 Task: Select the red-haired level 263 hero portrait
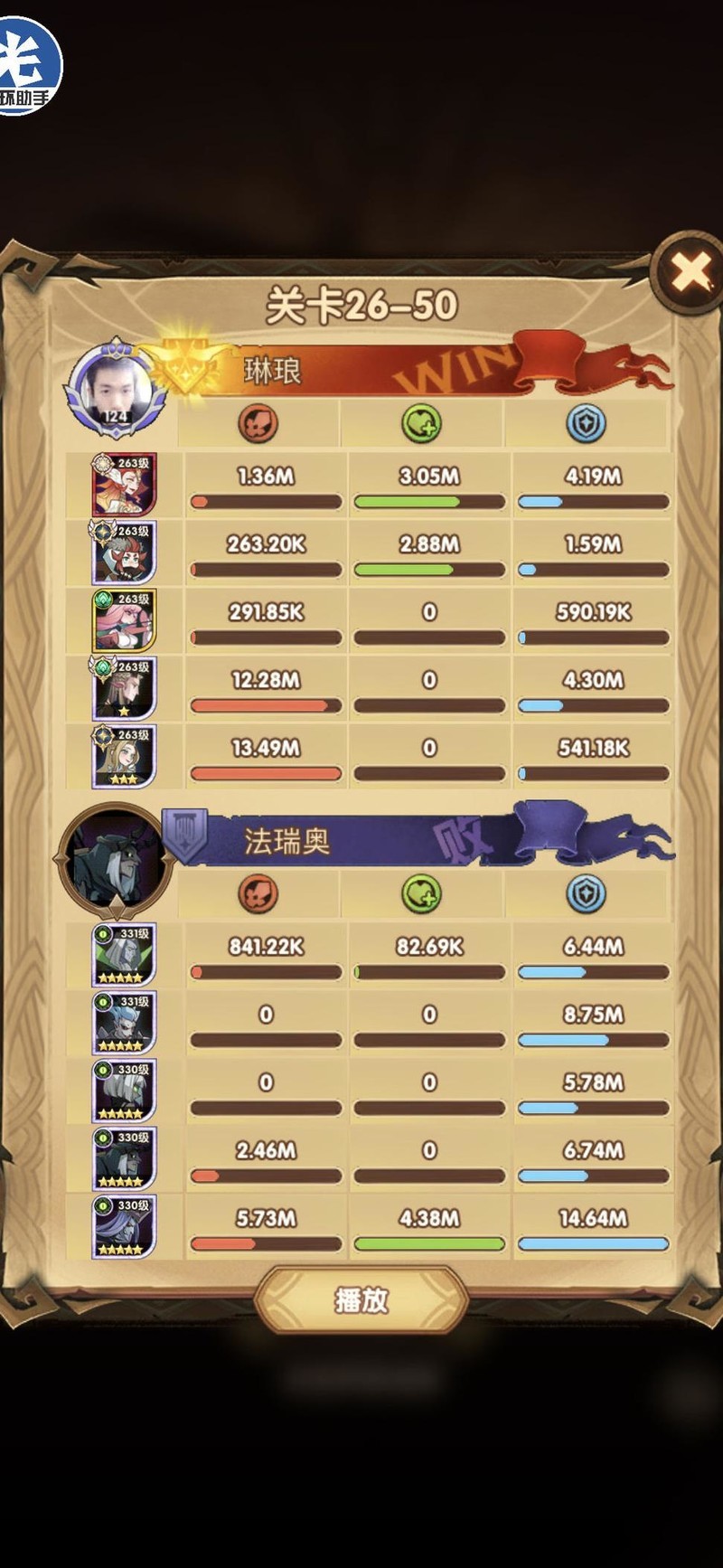click(x=124, y=484)
